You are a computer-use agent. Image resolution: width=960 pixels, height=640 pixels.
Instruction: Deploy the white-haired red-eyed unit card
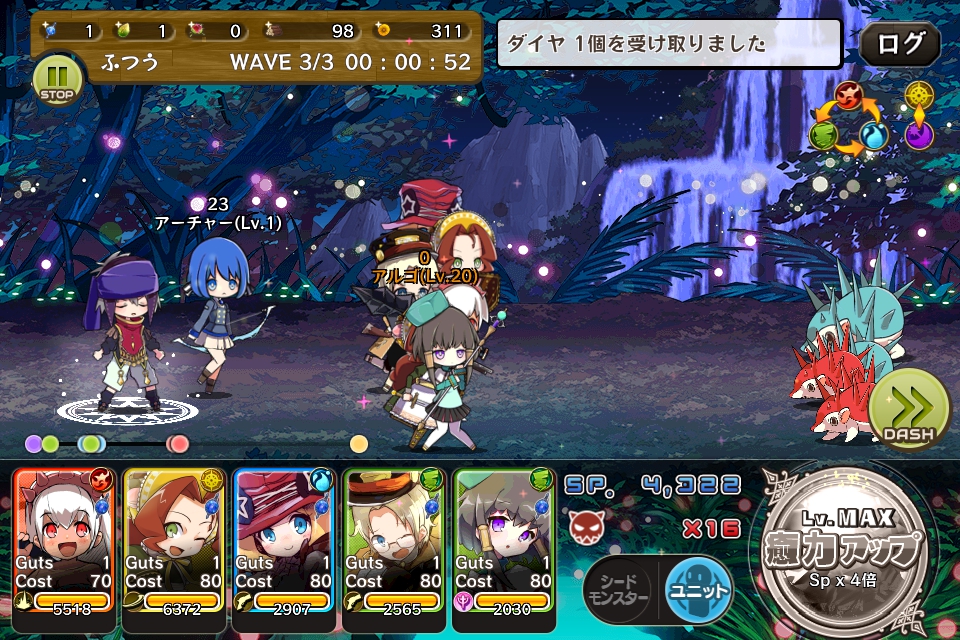click(64, 538)
